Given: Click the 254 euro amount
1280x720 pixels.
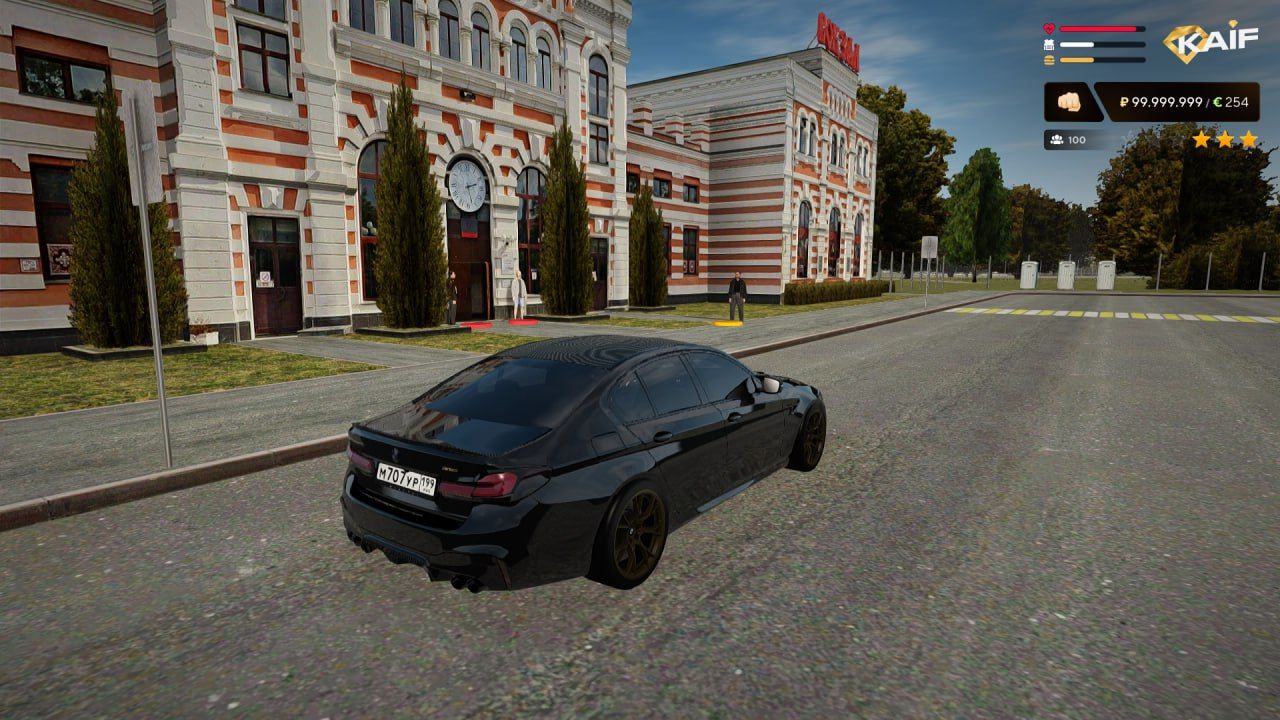Looking at the screenshot, I should 1238,103.
